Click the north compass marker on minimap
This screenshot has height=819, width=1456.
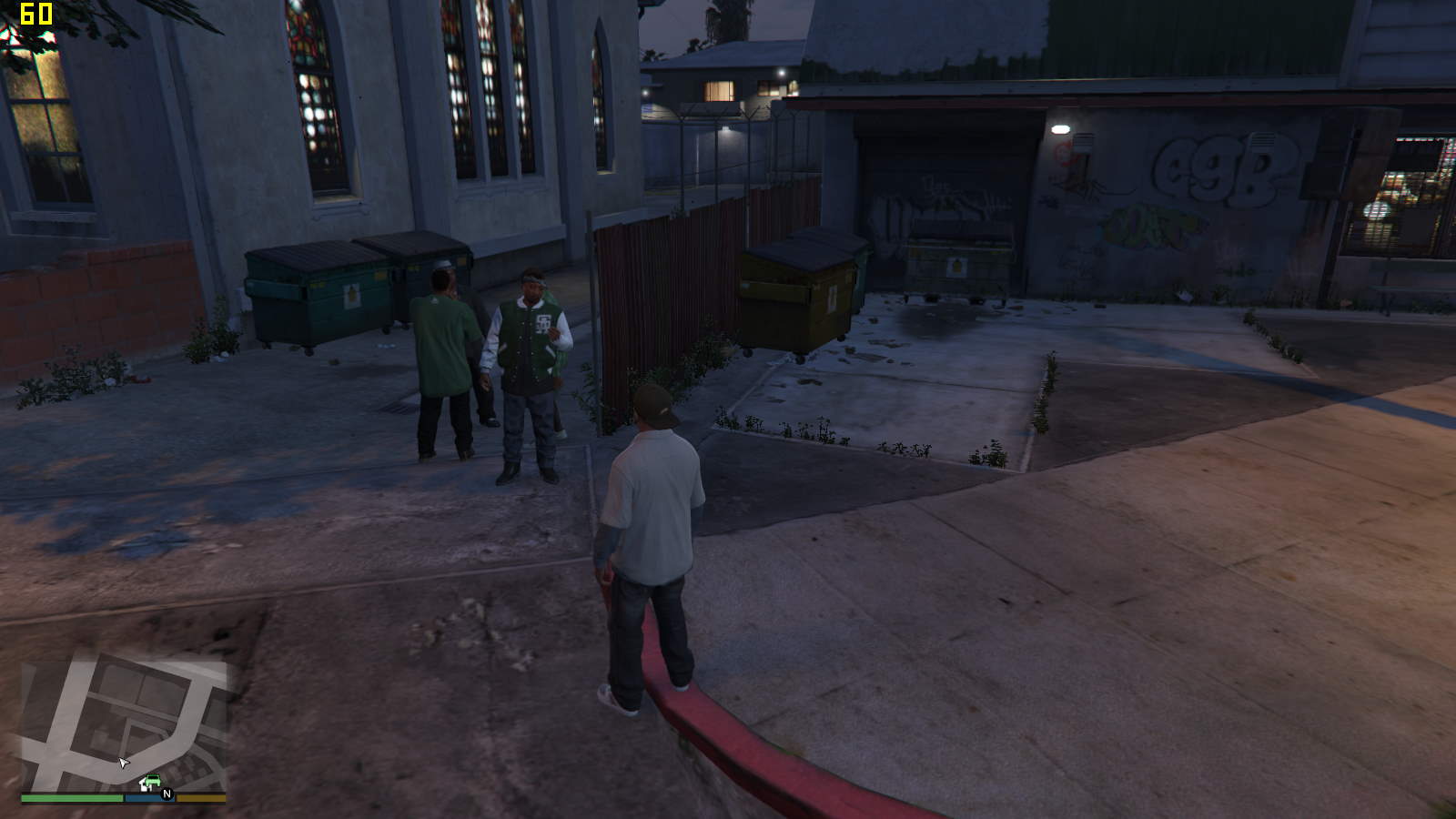[x=167, y=794]
